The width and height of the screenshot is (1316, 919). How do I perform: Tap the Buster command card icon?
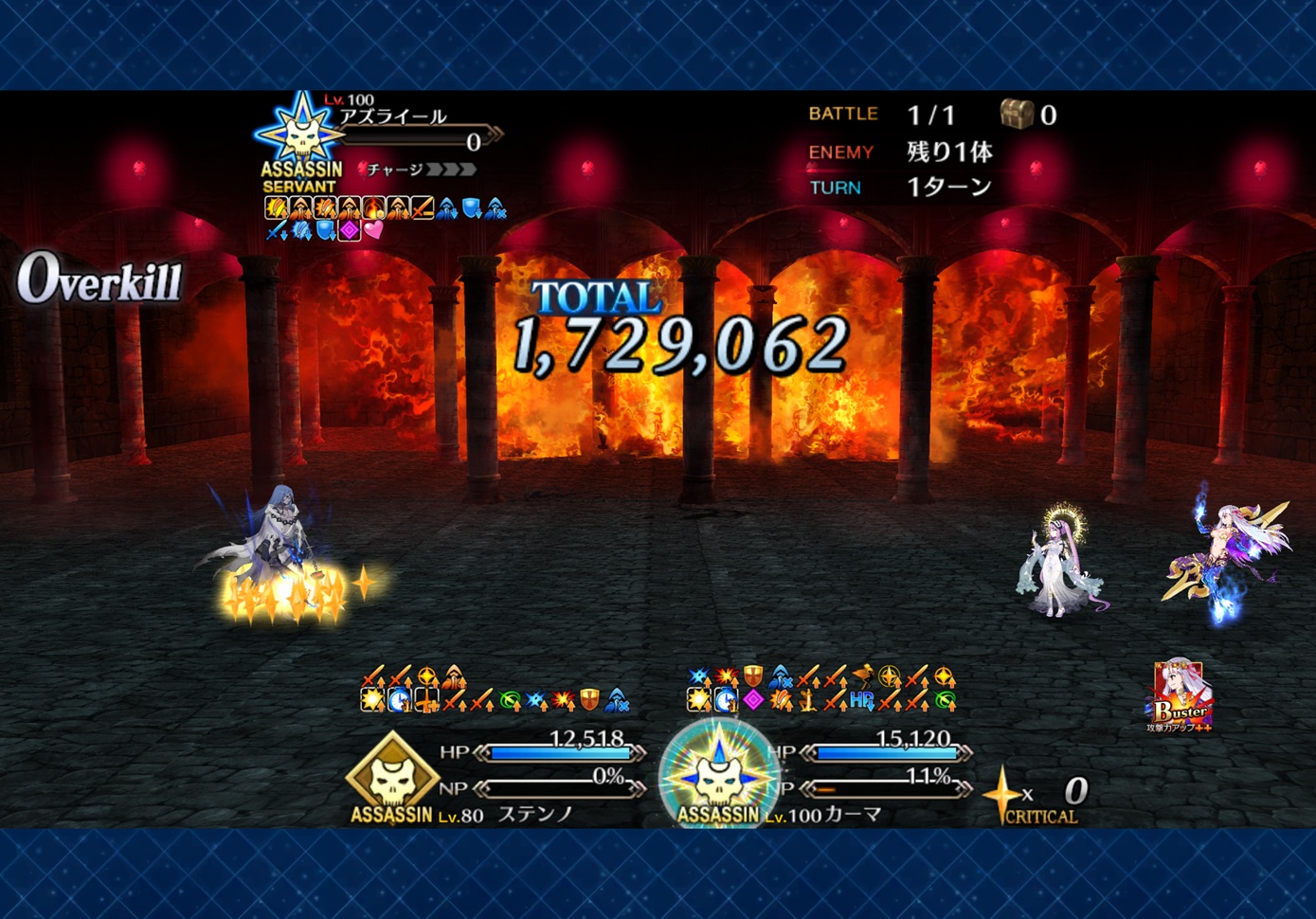point(1179,696)
